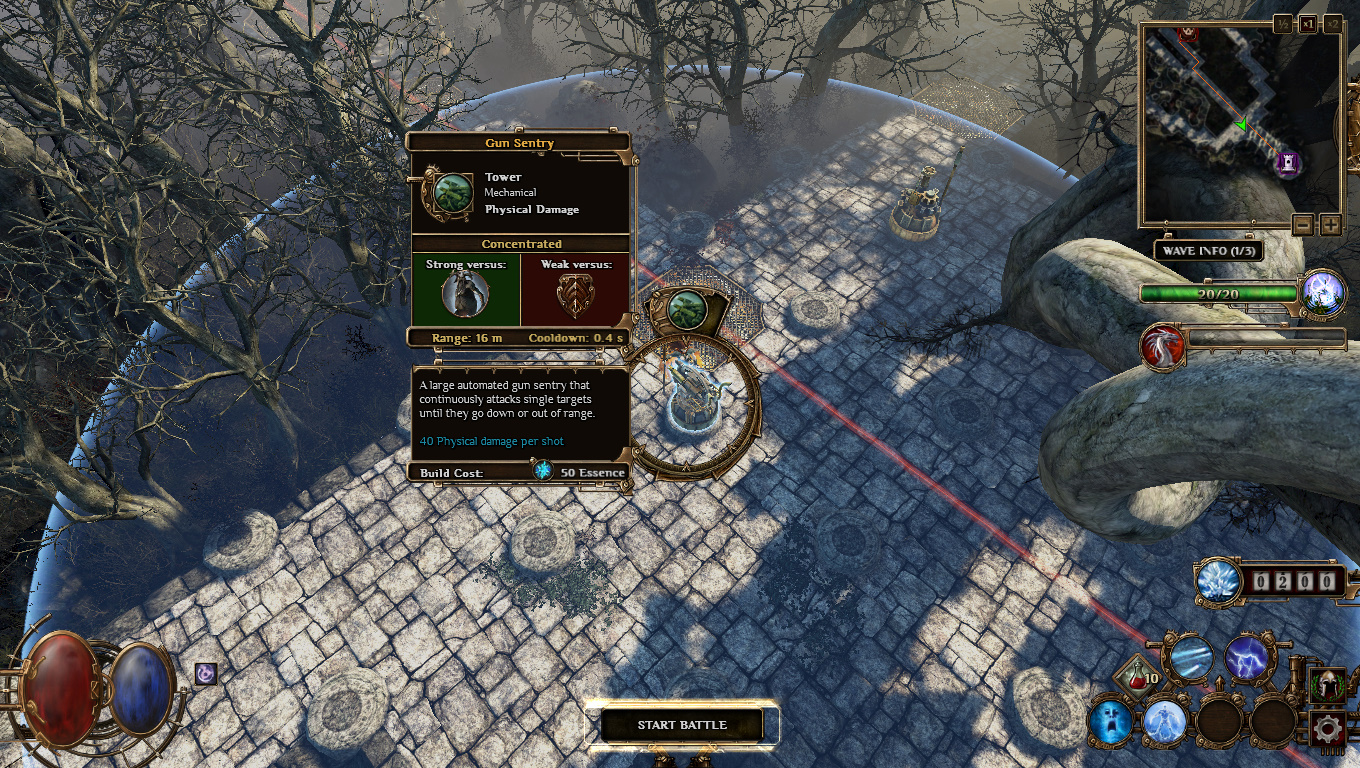Select the Gun Sentry tower icon
The height and width of the screenshot is (768, 1360).
point(688,310)
